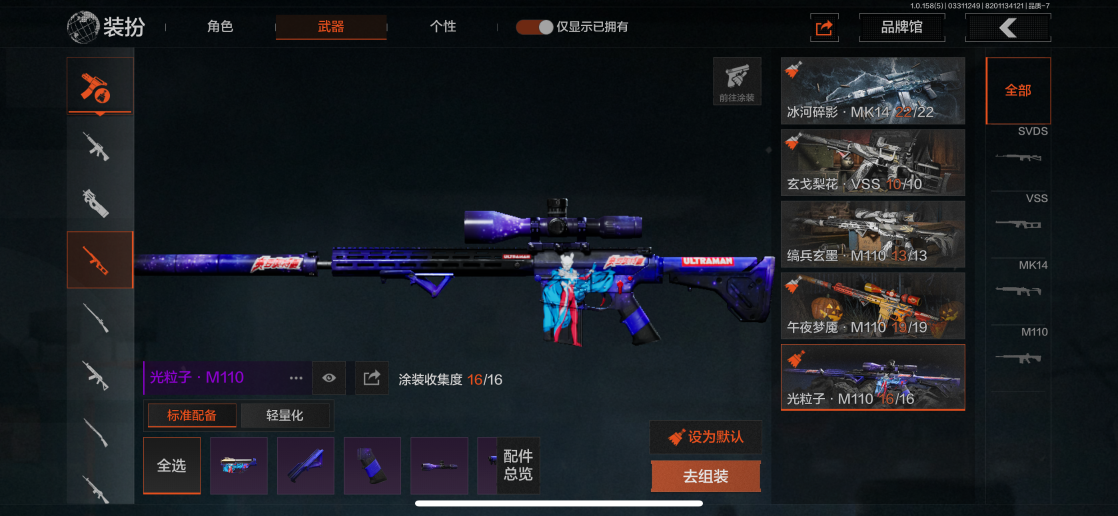
Task: Select the 午夜梦魇 M110 skin
Action: click(873, 305)
